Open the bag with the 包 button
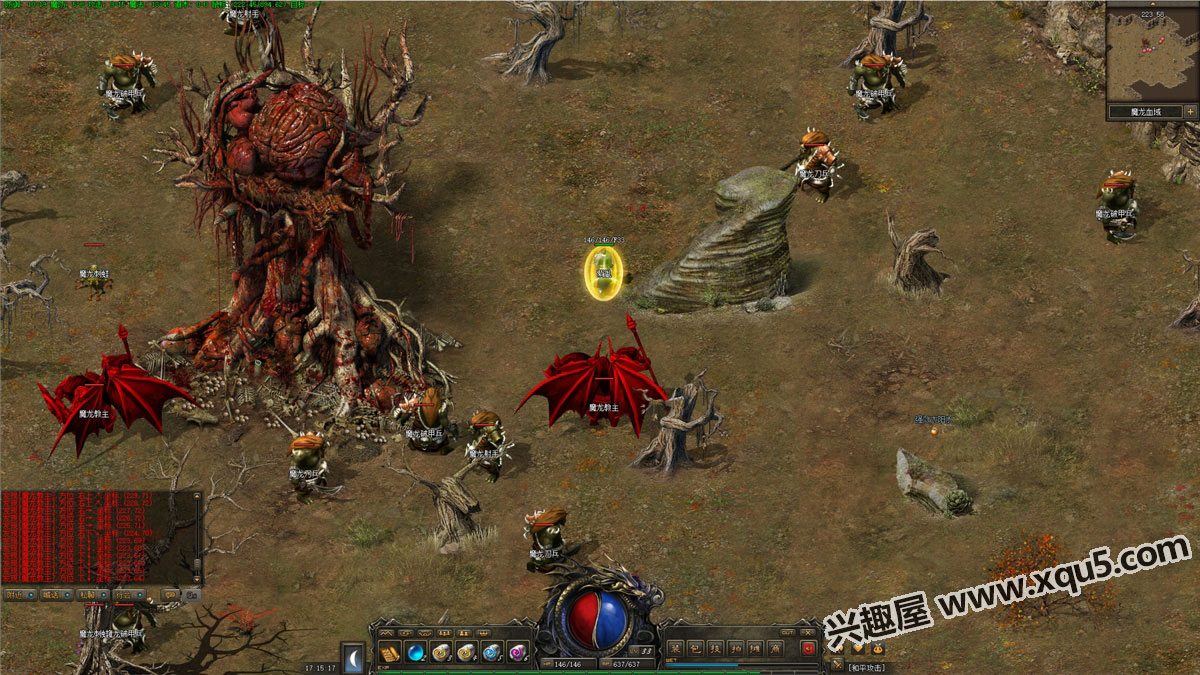This screenshot has height=675, width=1200. coord(697,648)
